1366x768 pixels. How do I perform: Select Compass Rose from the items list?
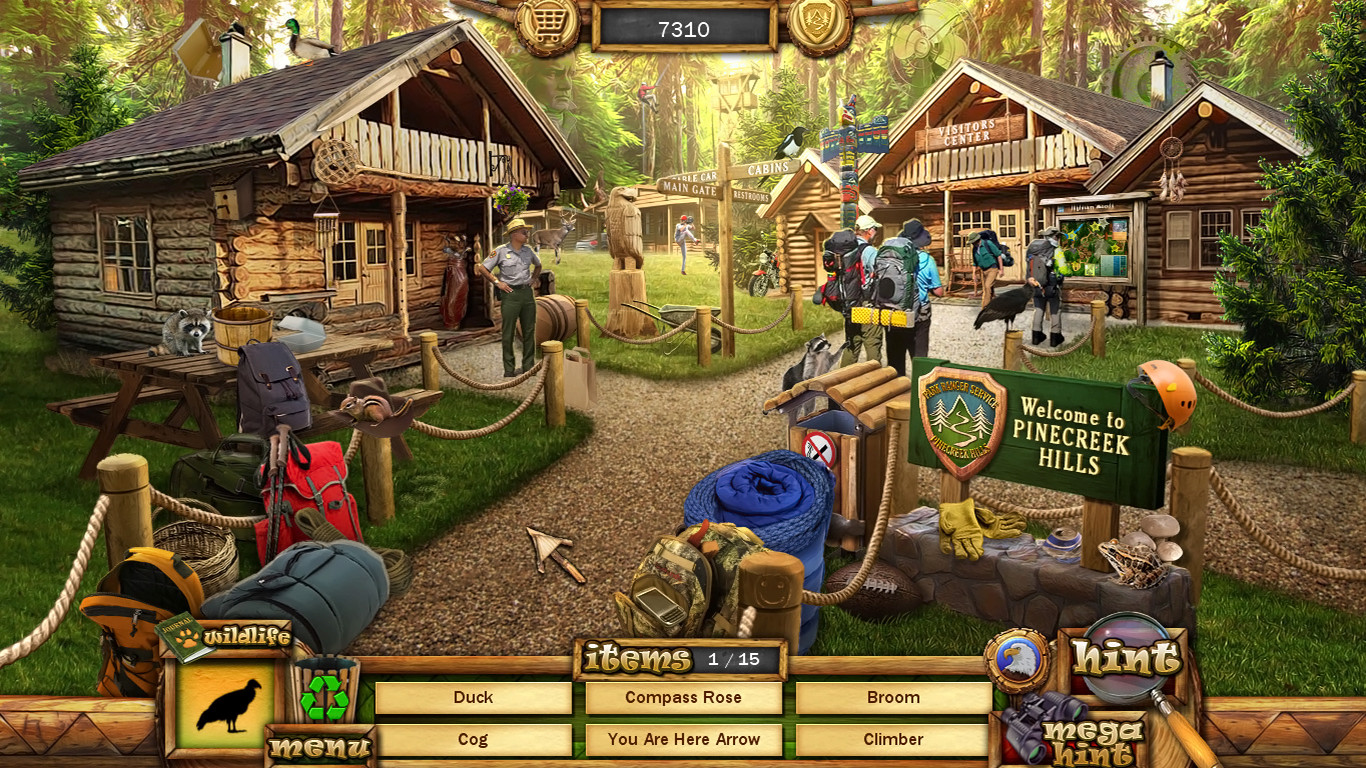pyautogui.click(x=683, y=697)
